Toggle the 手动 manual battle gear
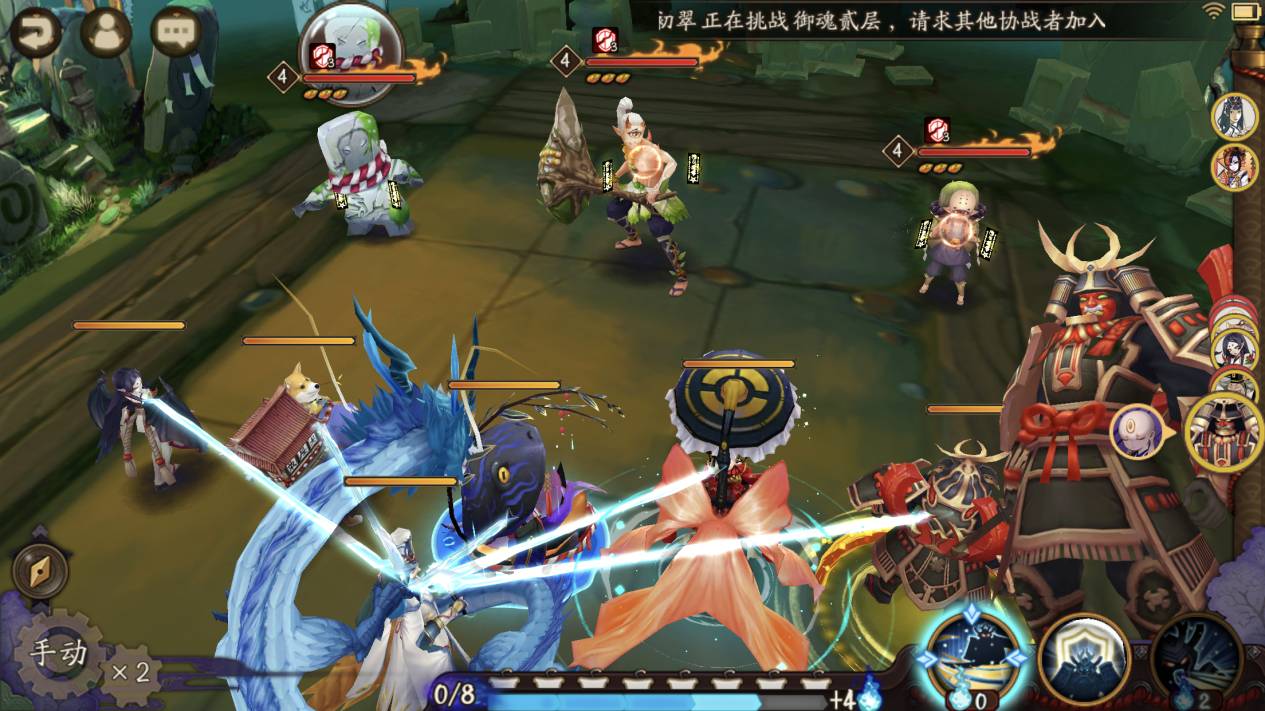The height and width of the screenshot is (711, 1265). click(x=59, y=655)
